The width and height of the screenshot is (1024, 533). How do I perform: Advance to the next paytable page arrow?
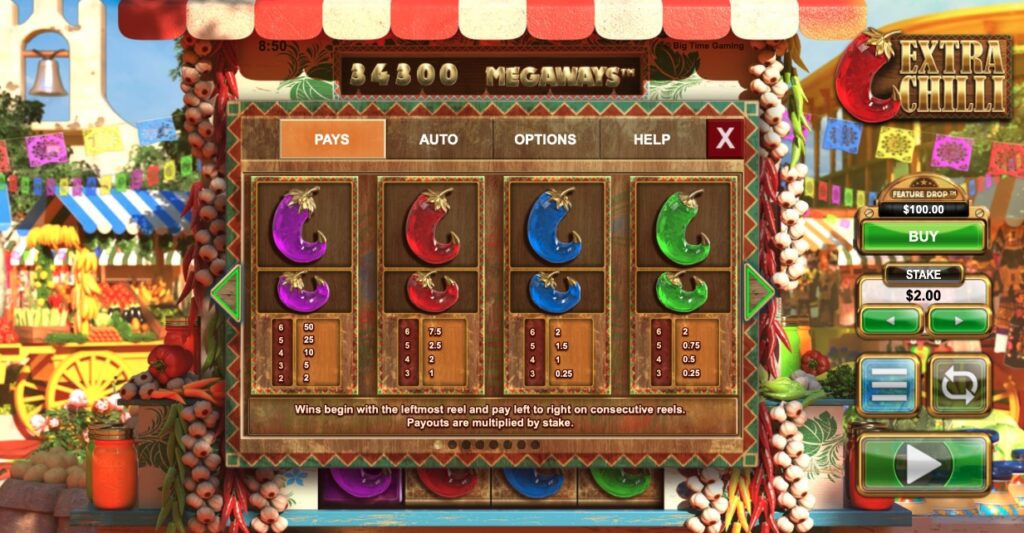coord(759,293)
